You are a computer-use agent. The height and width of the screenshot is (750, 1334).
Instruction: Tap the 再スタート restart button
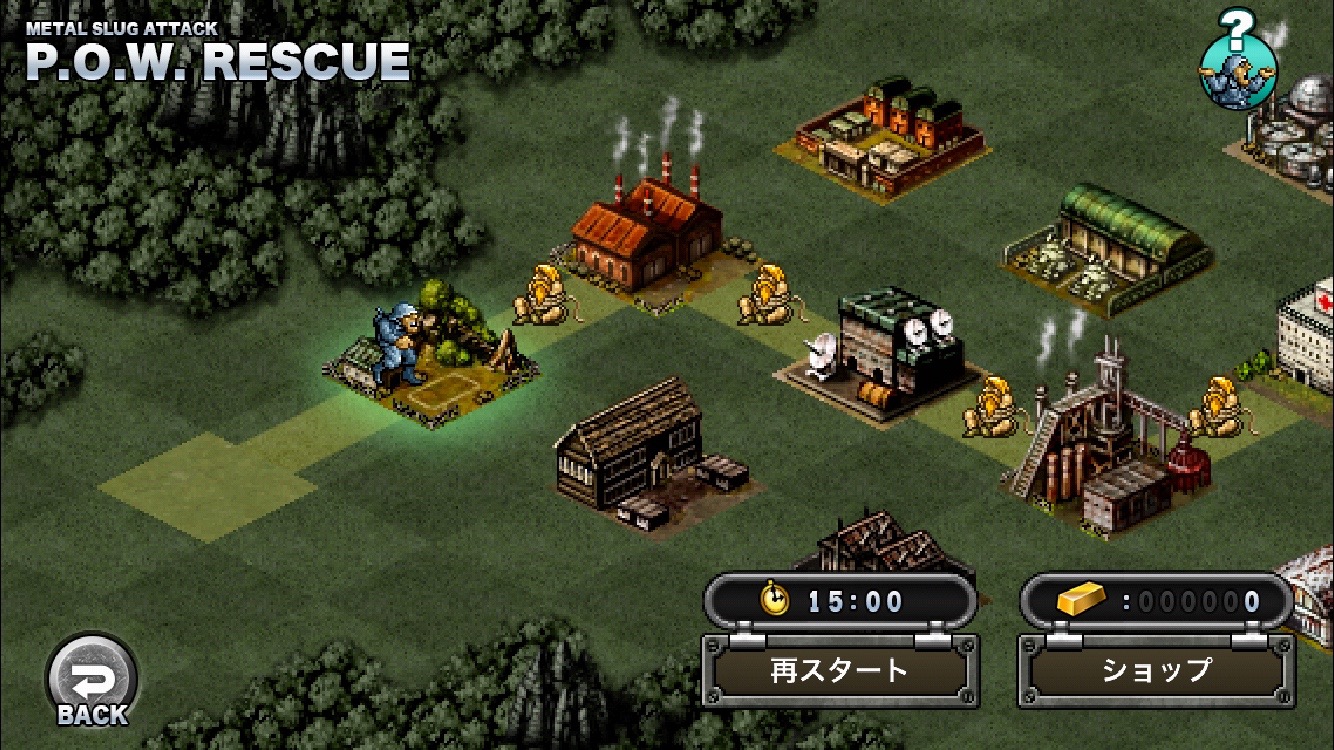click(839, 670)
